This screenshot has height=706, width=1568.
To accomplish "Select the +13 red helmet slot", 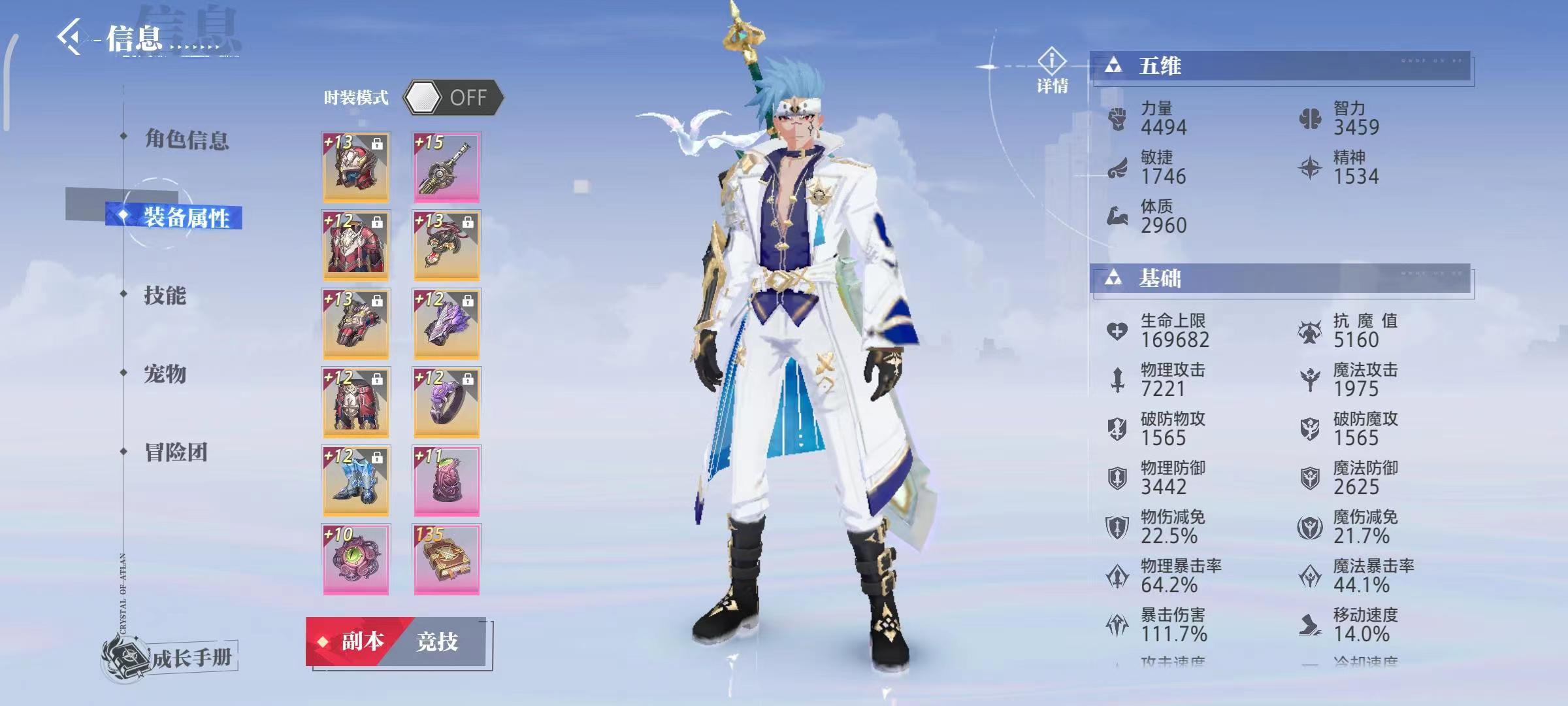I will 356,167.
